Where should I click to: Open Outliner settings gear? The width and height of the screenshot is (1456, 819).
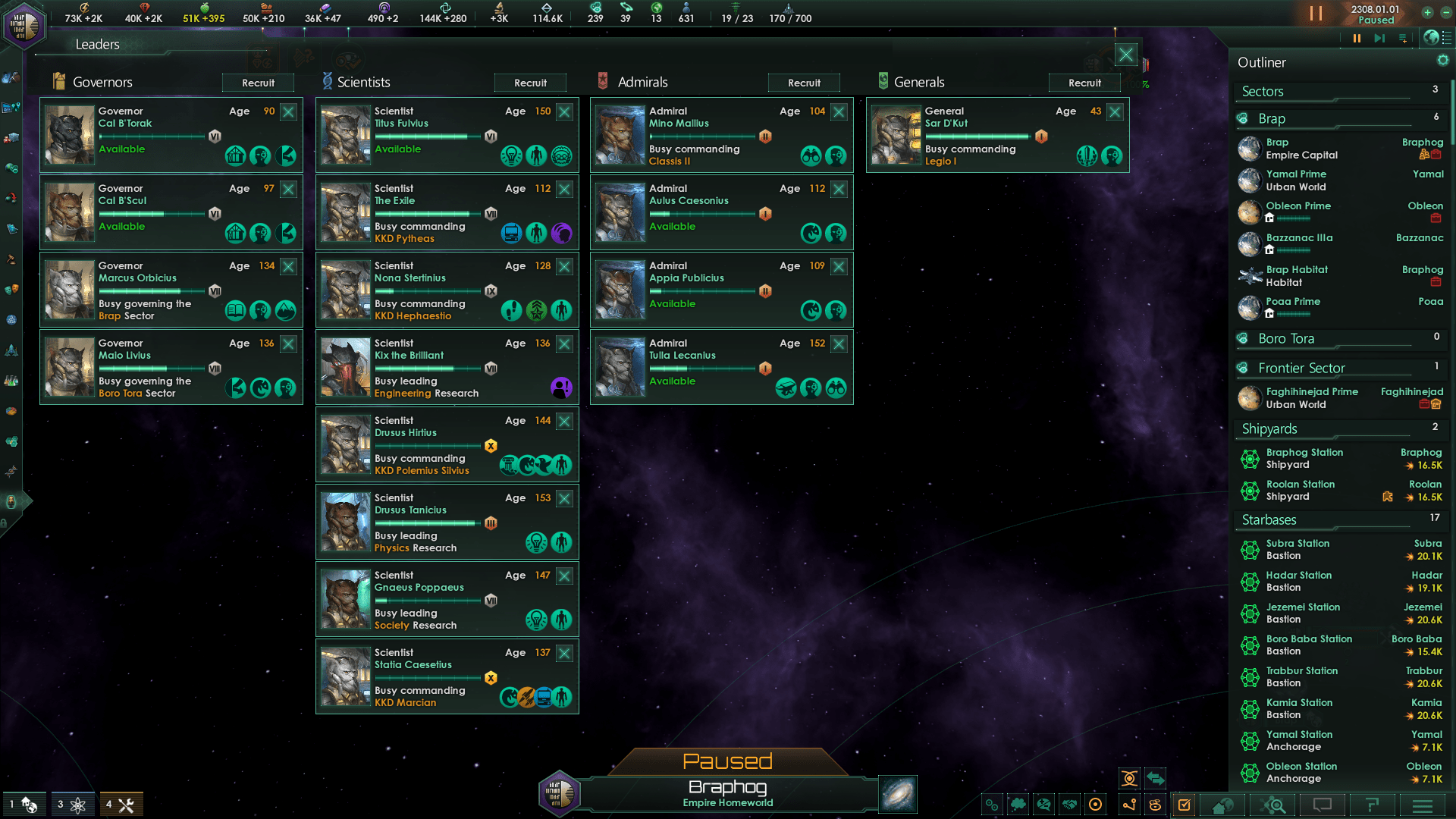tap(1442, 61)
